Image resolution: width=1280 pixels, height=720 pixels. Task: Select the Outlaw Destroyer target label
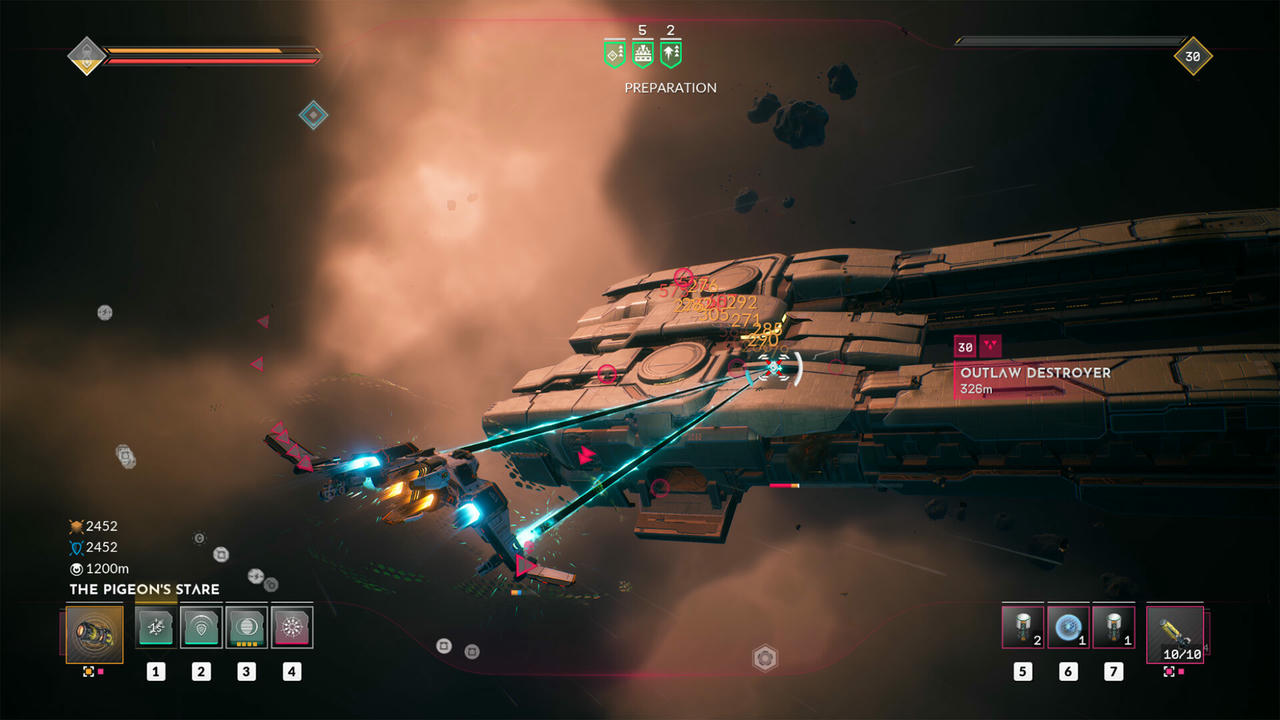[x=1034, y=372]
